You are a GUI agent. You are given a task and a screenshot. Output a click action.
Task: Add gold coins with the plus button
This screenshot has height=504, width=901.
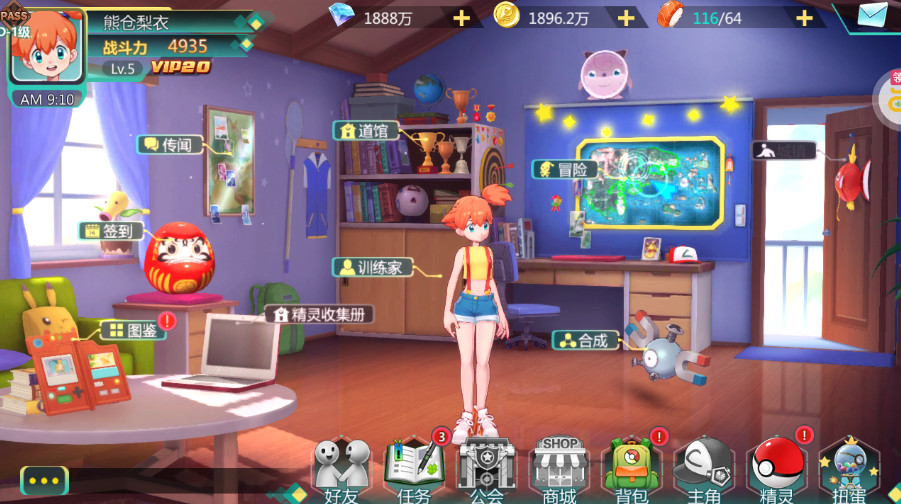pyautogui.click(x=626, y=17)
